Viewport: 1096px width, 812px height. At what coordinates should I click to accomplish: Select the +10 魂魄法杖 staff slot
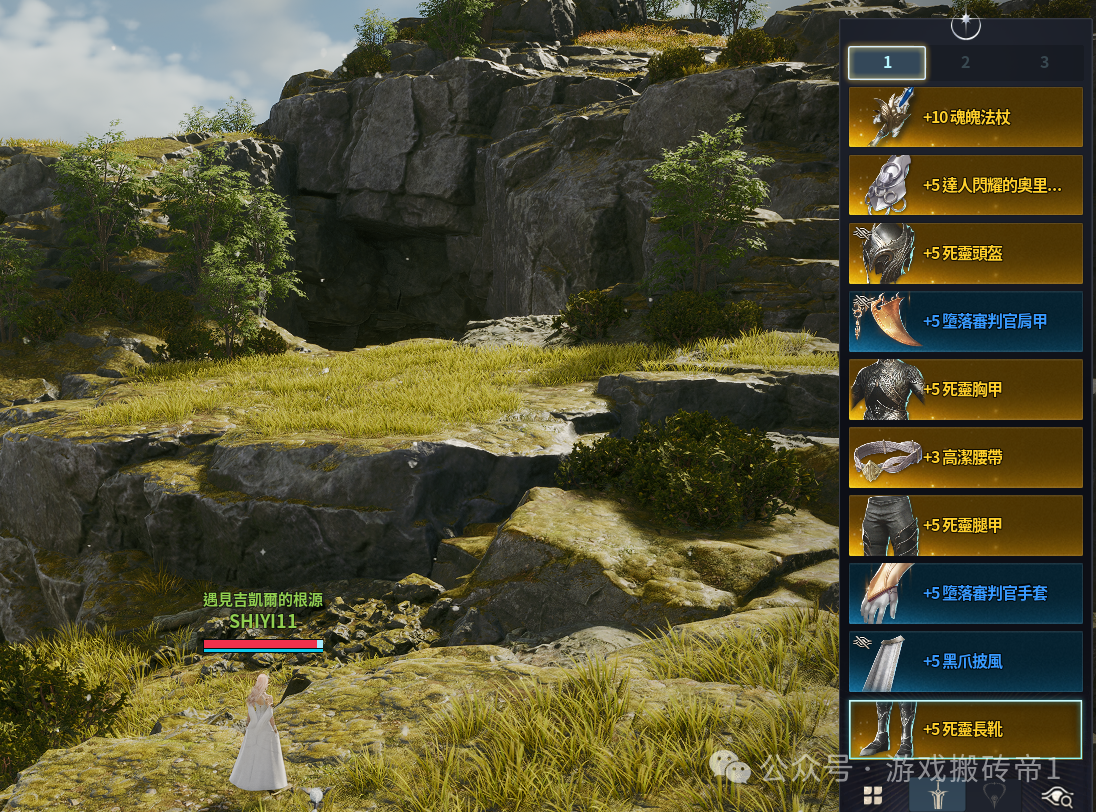(x=965, y=117)
